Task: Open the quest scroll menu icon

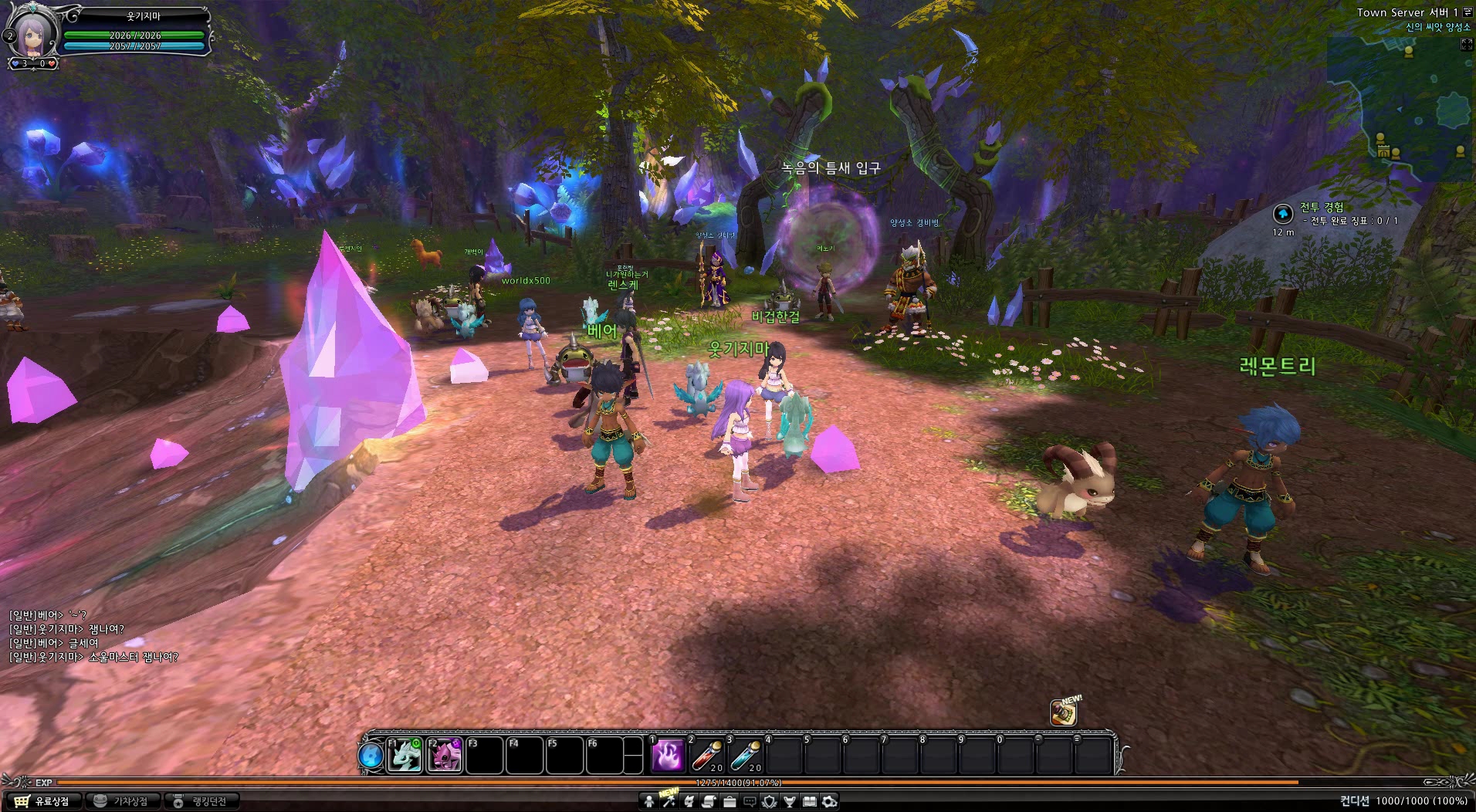Action: [x=709, y=802]
